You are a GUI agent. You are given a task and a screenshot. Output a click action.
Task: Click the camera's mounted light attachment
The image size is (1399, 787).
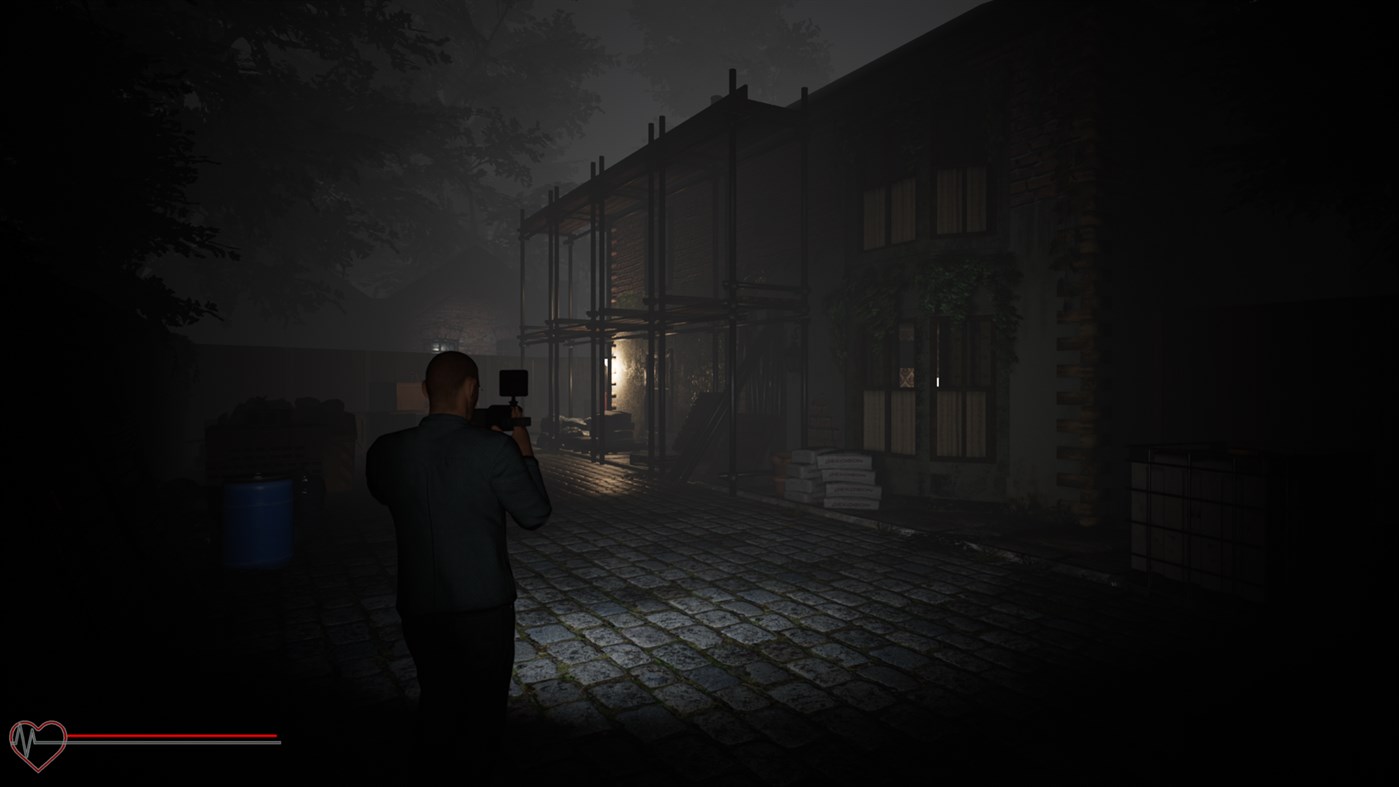pyautogui.click(x=513, y=384)
